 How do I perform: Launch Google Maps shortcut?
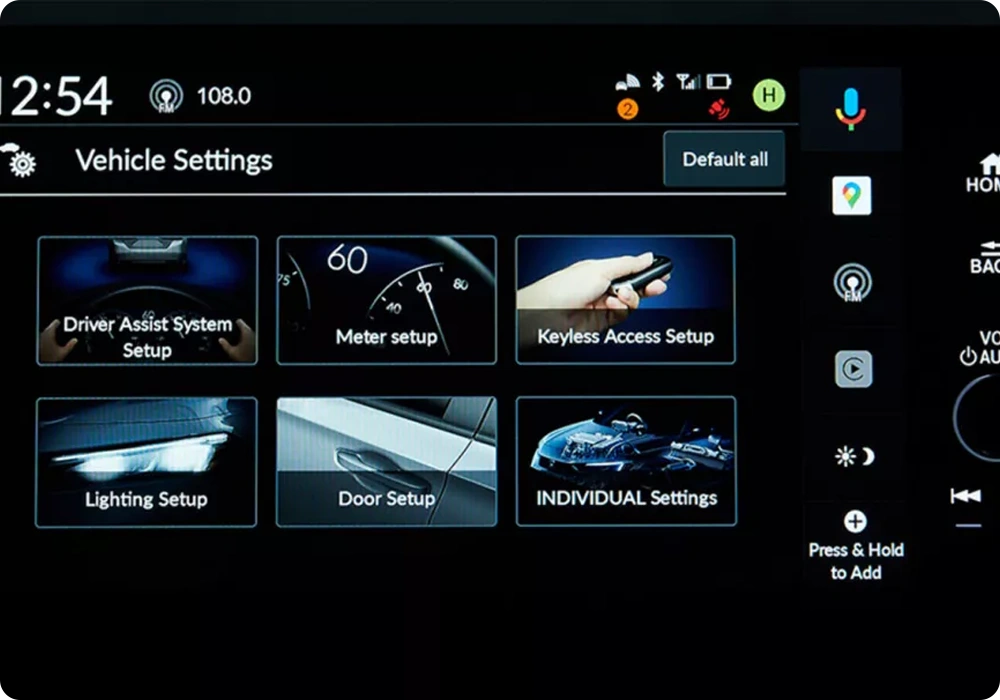click(851, 196)
